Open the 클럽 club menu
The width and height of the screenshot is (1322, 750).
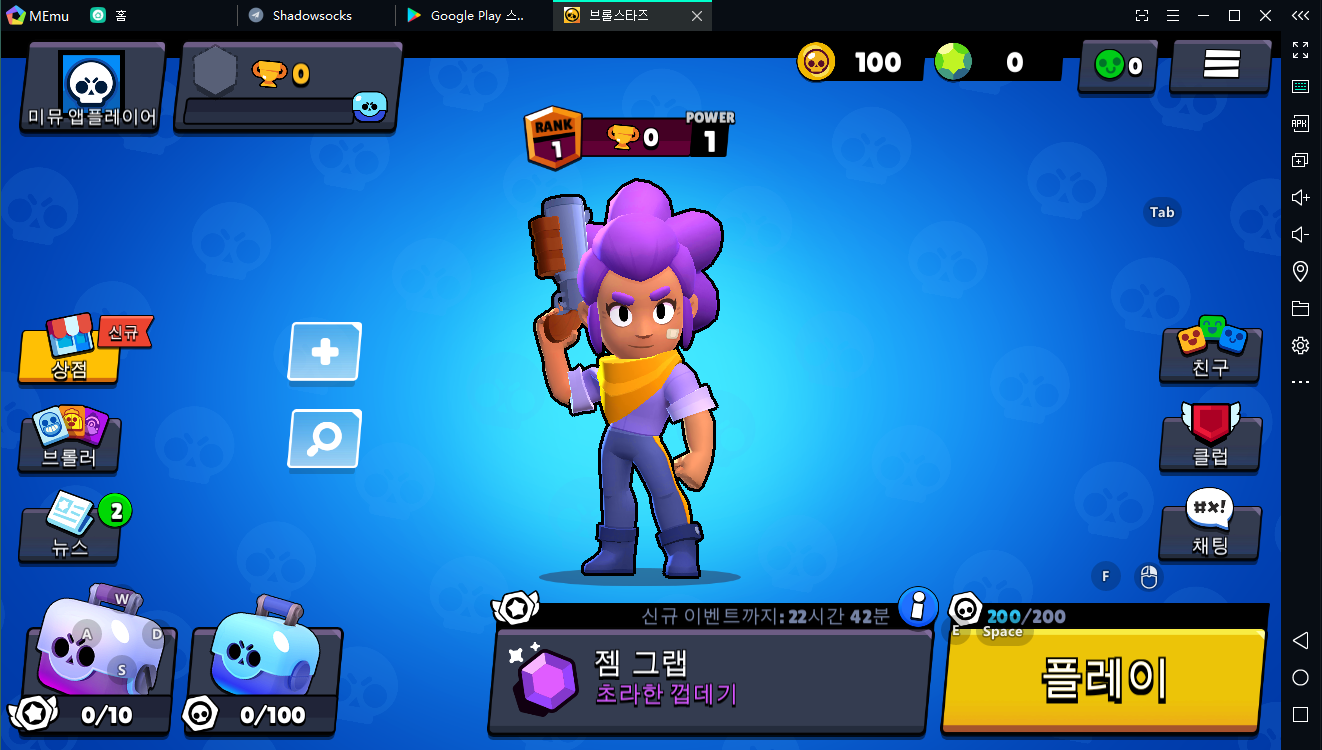[x=1210, y=440]
